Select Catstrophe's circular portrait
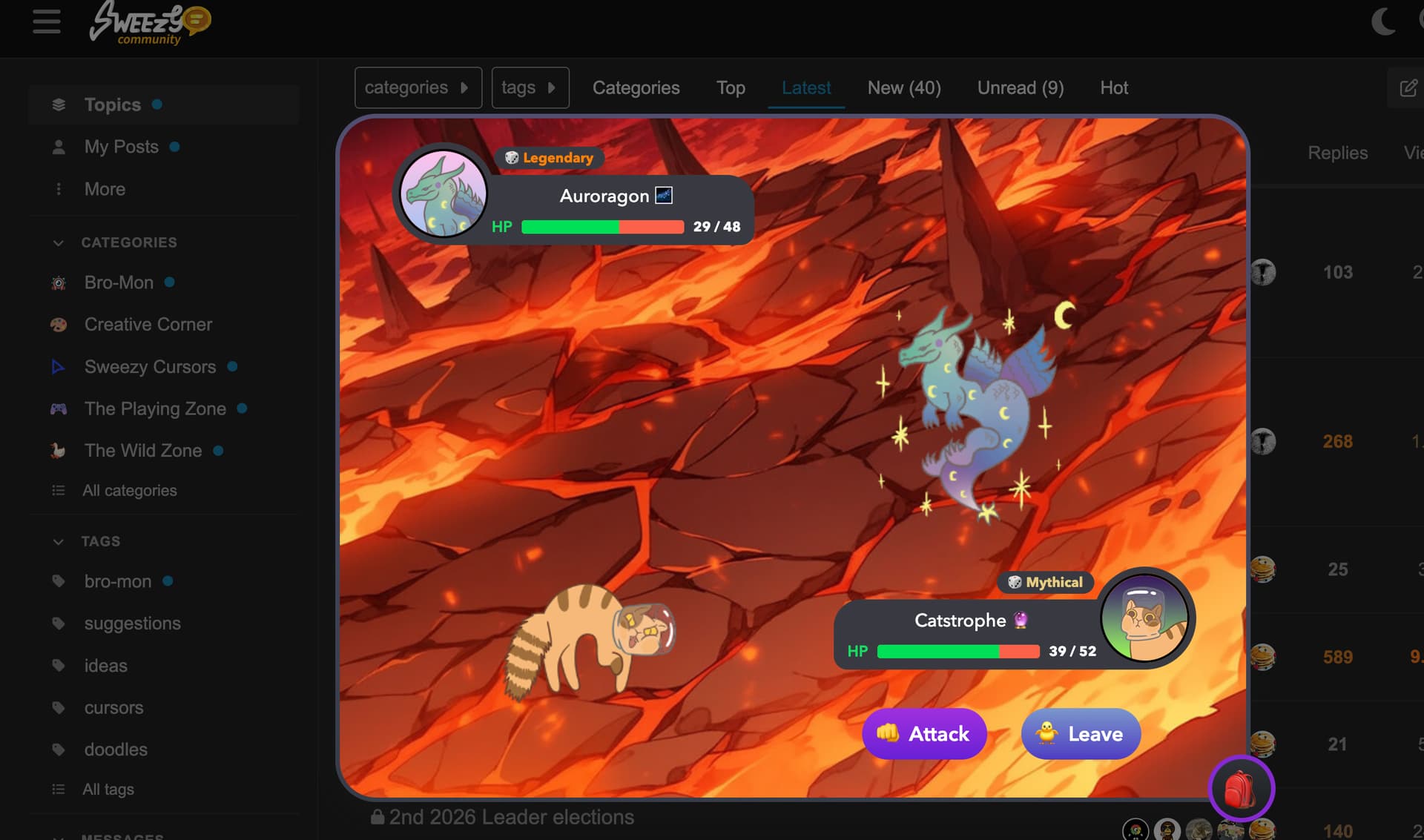1424x840 pixels. point(1144,618)
